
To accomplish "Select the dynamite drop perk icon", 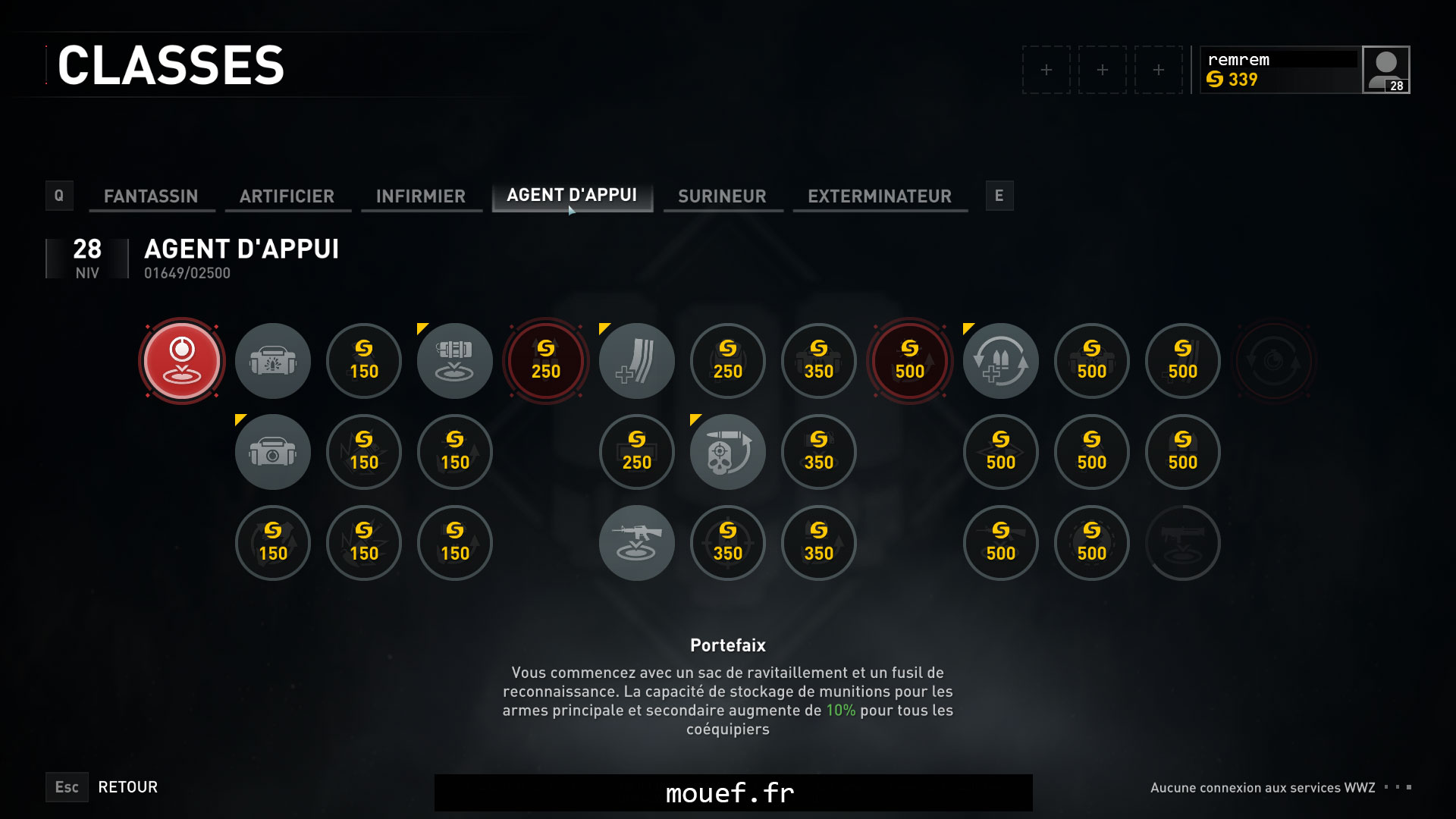I will tap(455, 361).
